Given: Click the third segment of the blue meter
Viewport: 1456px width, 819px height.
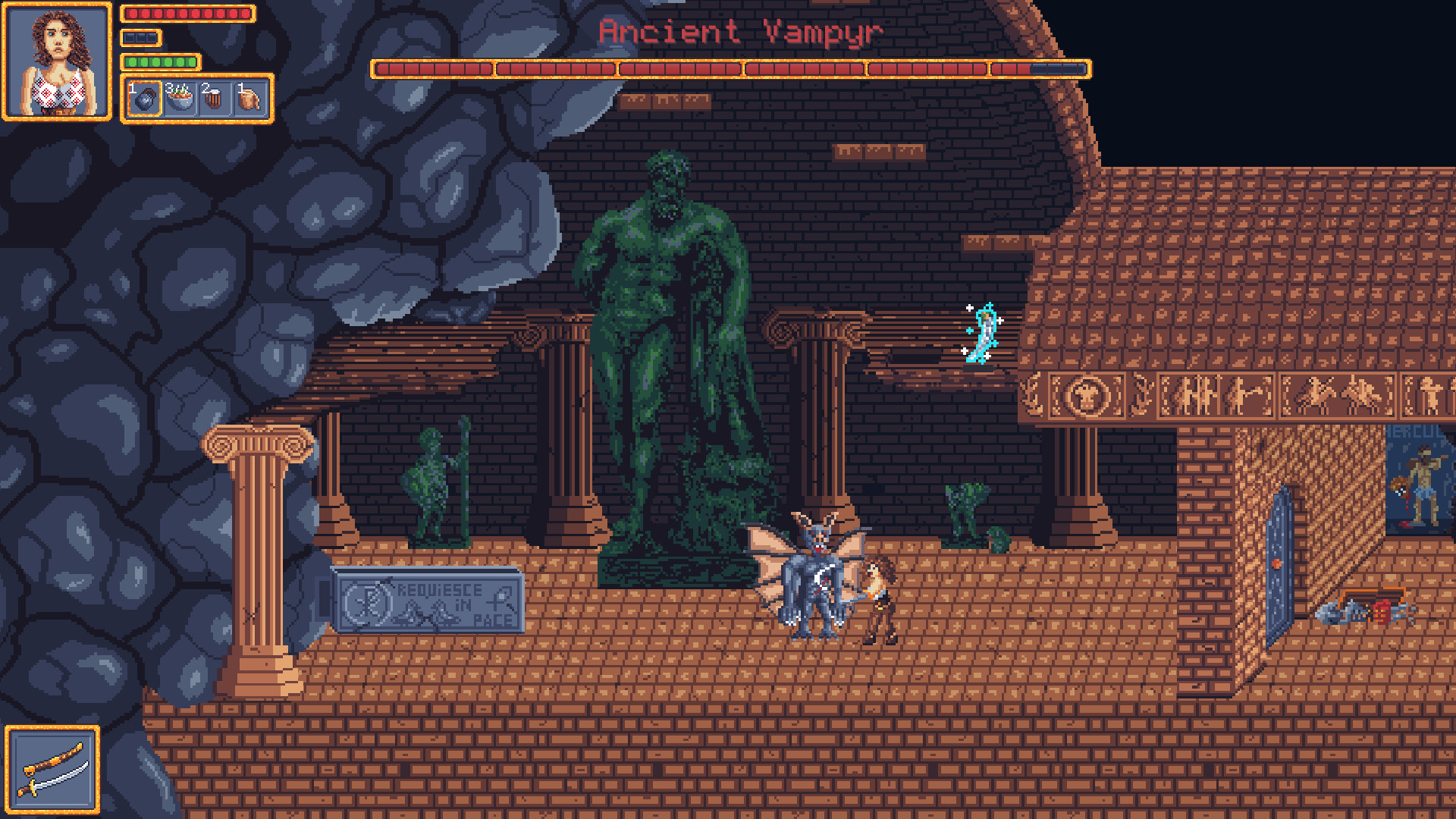Looking at the screenshot, I should [x=151, y=36].
